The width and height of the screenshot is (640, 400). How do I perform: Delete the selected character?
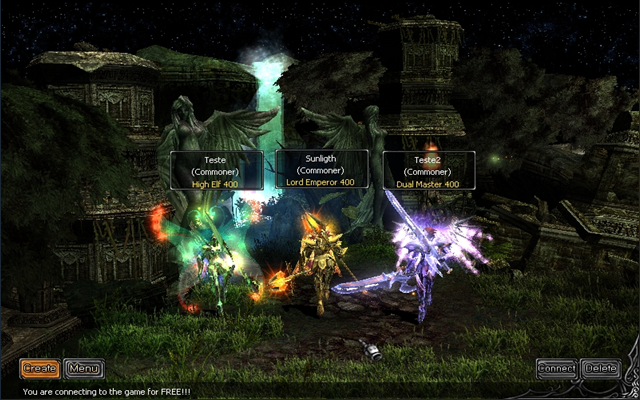coord(600,368)
